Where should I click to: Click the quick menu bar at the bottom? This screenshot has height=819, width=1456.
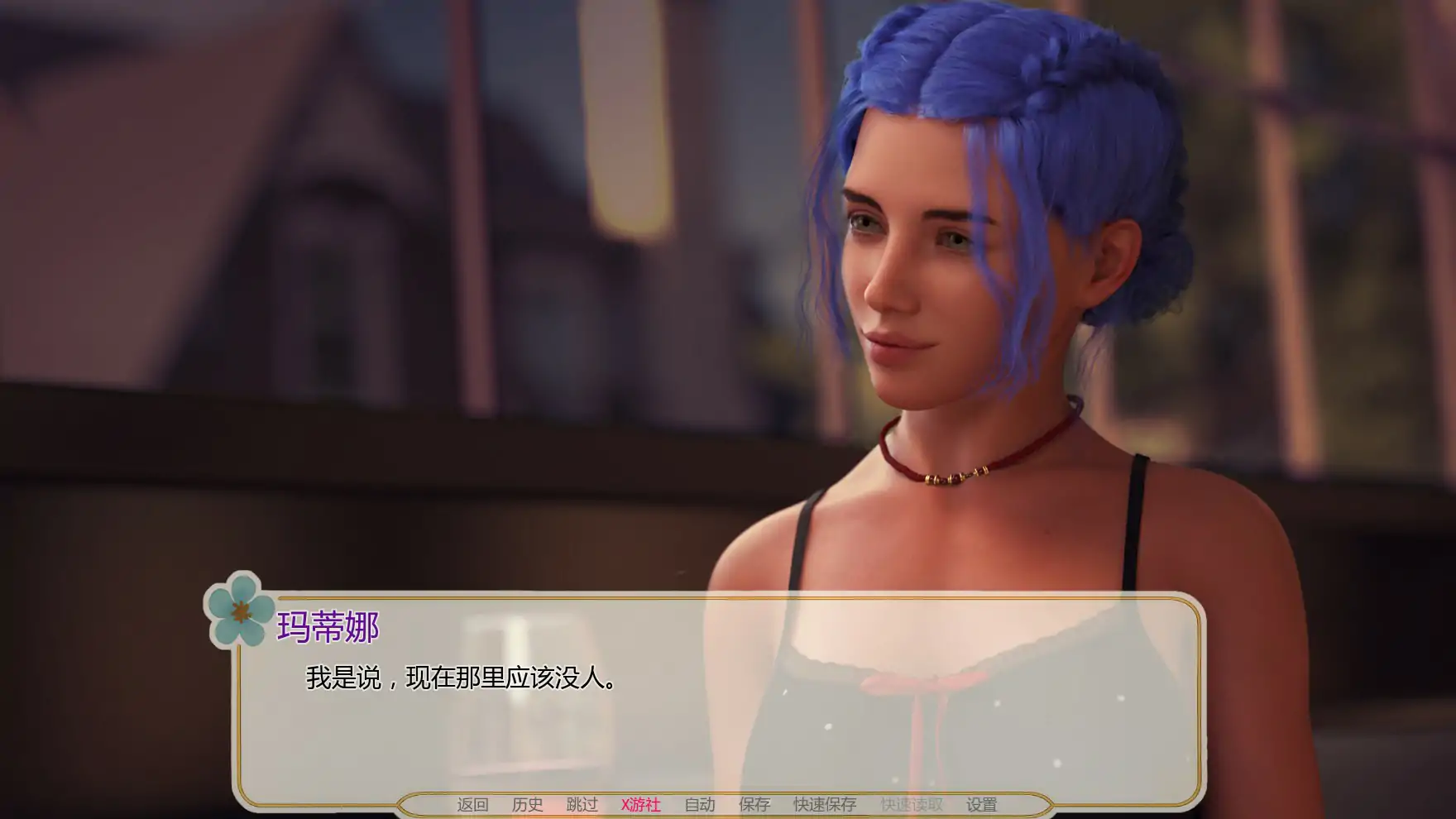tap(728, 803)
